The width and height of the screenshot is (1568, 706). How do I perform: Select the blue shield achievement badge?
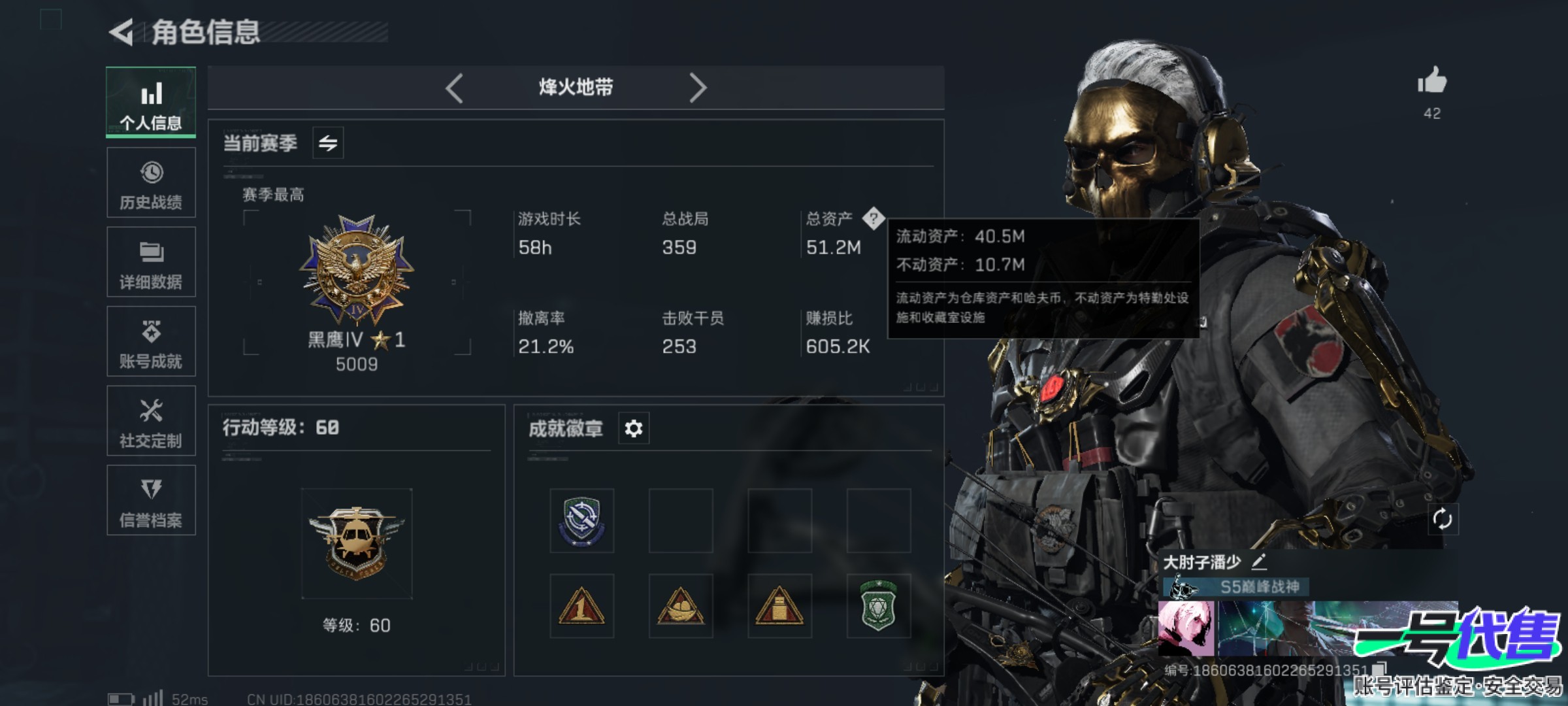[x=581, y=521]
